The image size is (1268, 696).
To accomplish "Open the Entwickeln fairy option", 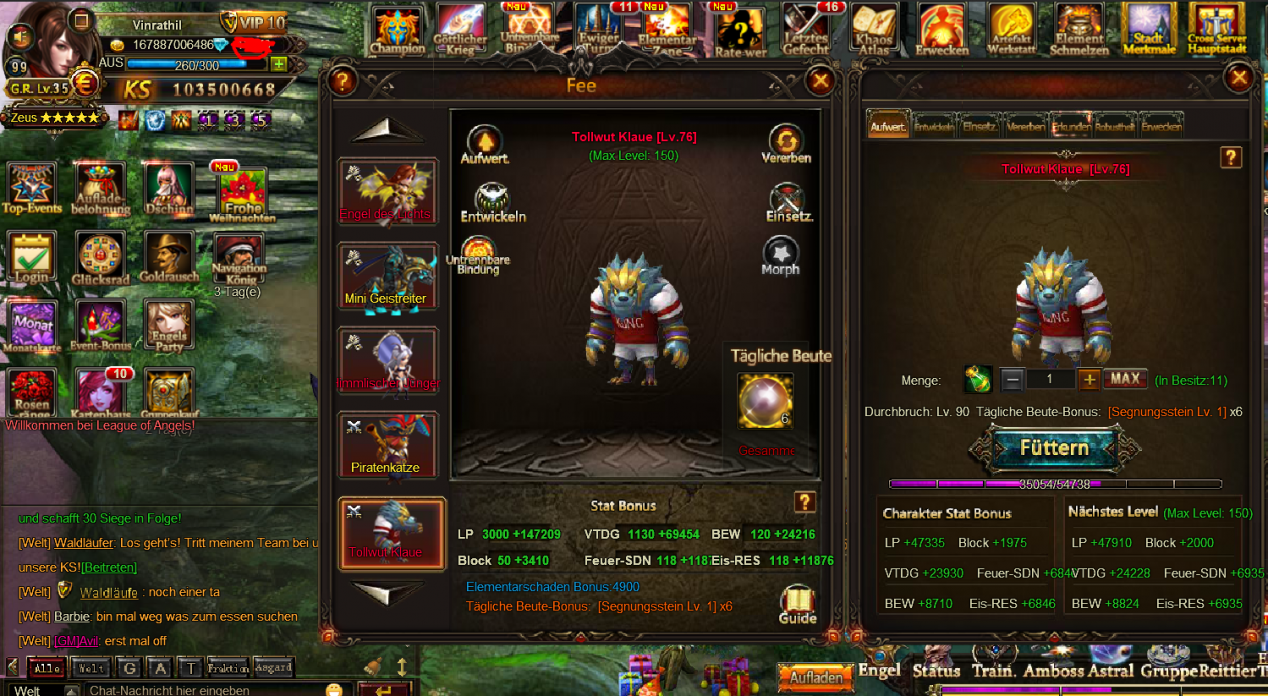I will (492, 203).
